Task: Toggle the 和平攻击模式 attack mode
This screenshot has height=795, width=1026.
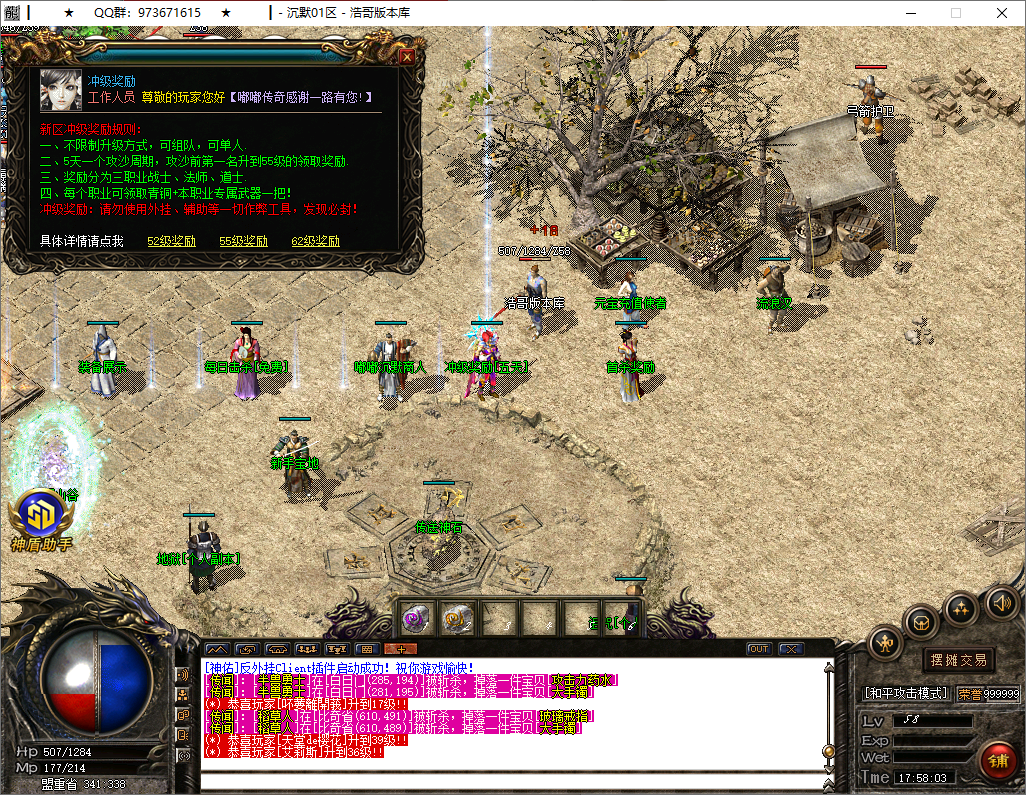Action: point(906,692)
